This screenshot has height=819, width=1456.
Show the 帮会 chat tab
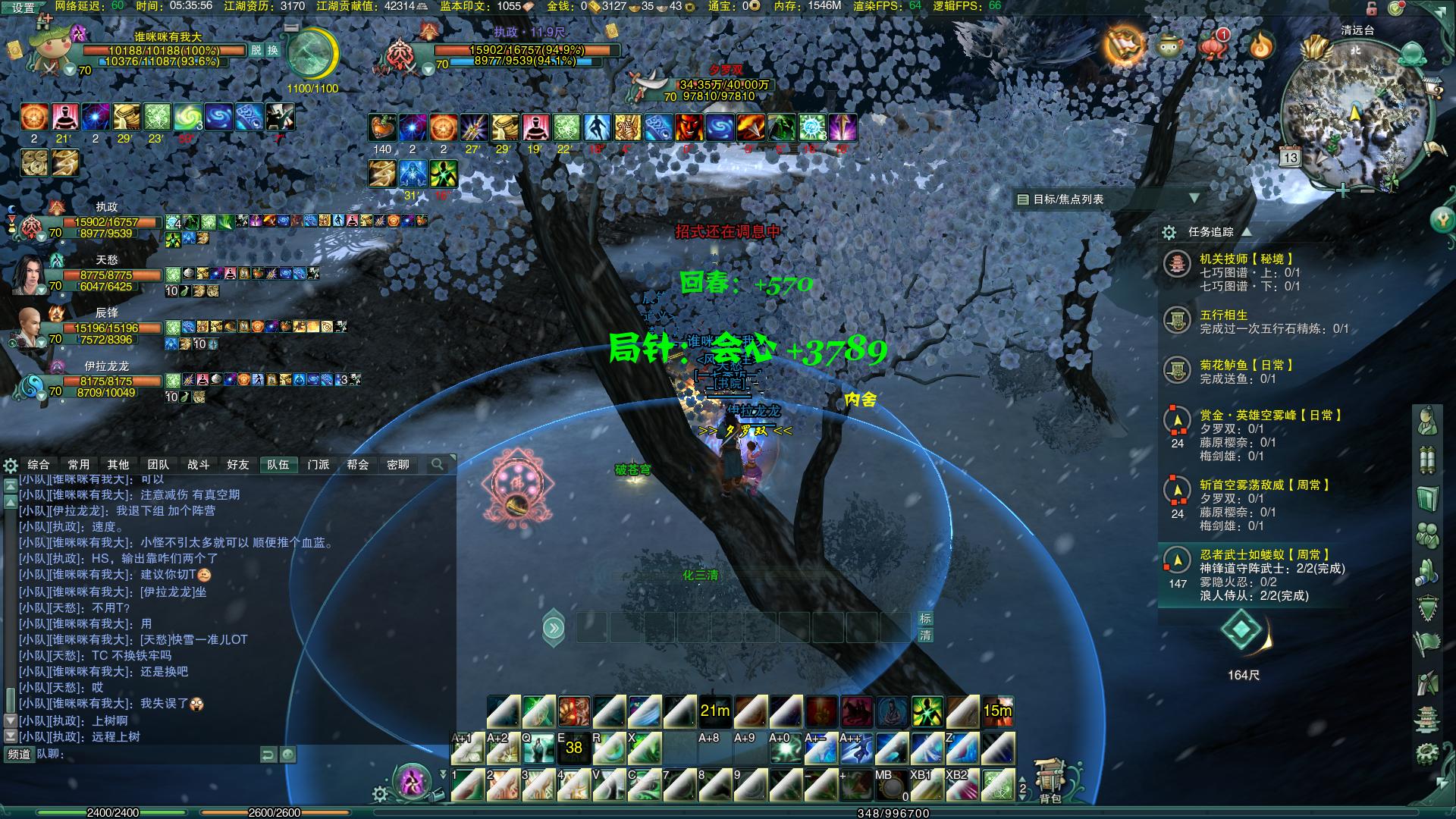click(x=358, y=464)
